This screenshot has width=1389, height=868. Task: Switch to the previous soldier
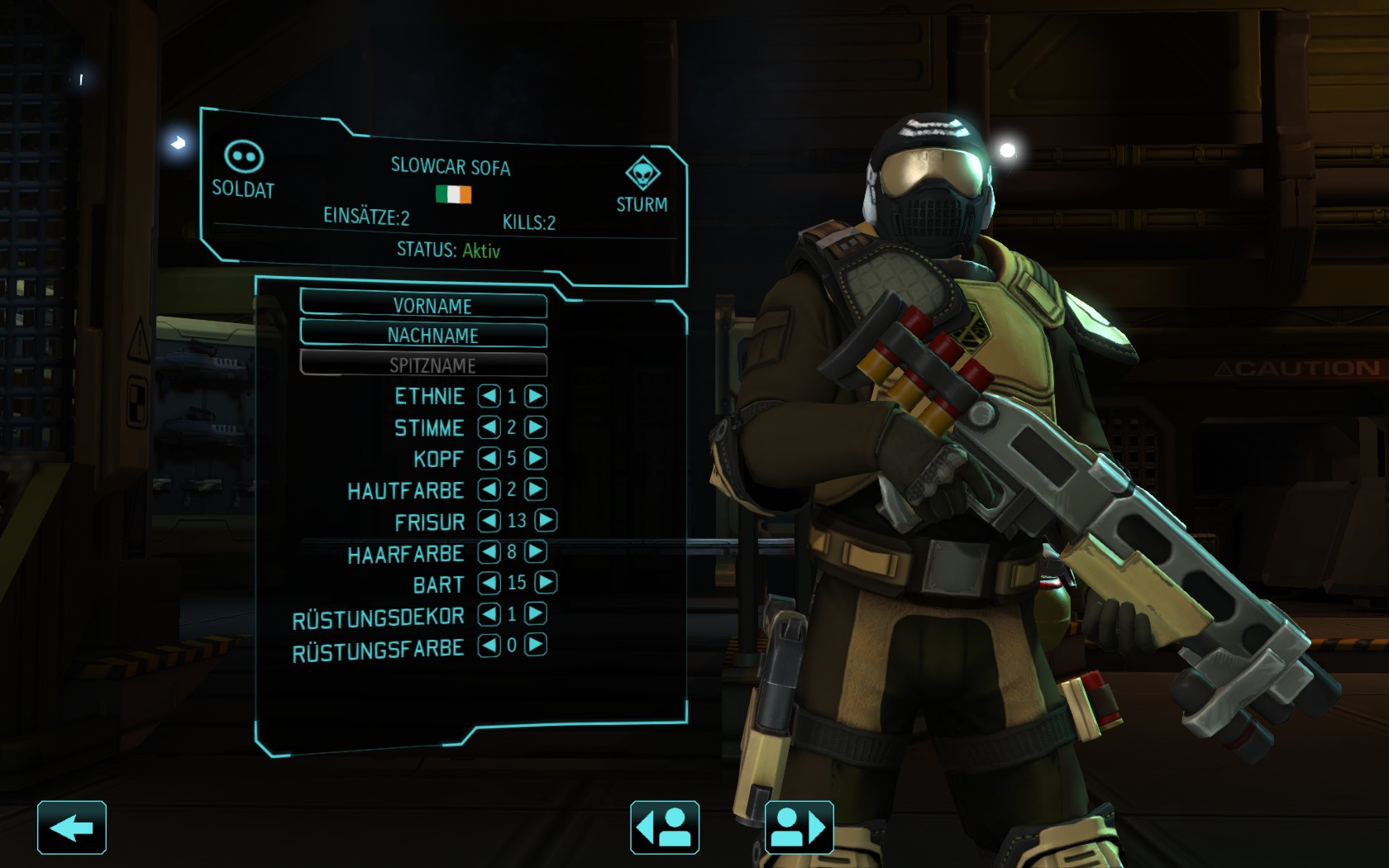click(x=665, y=827)
